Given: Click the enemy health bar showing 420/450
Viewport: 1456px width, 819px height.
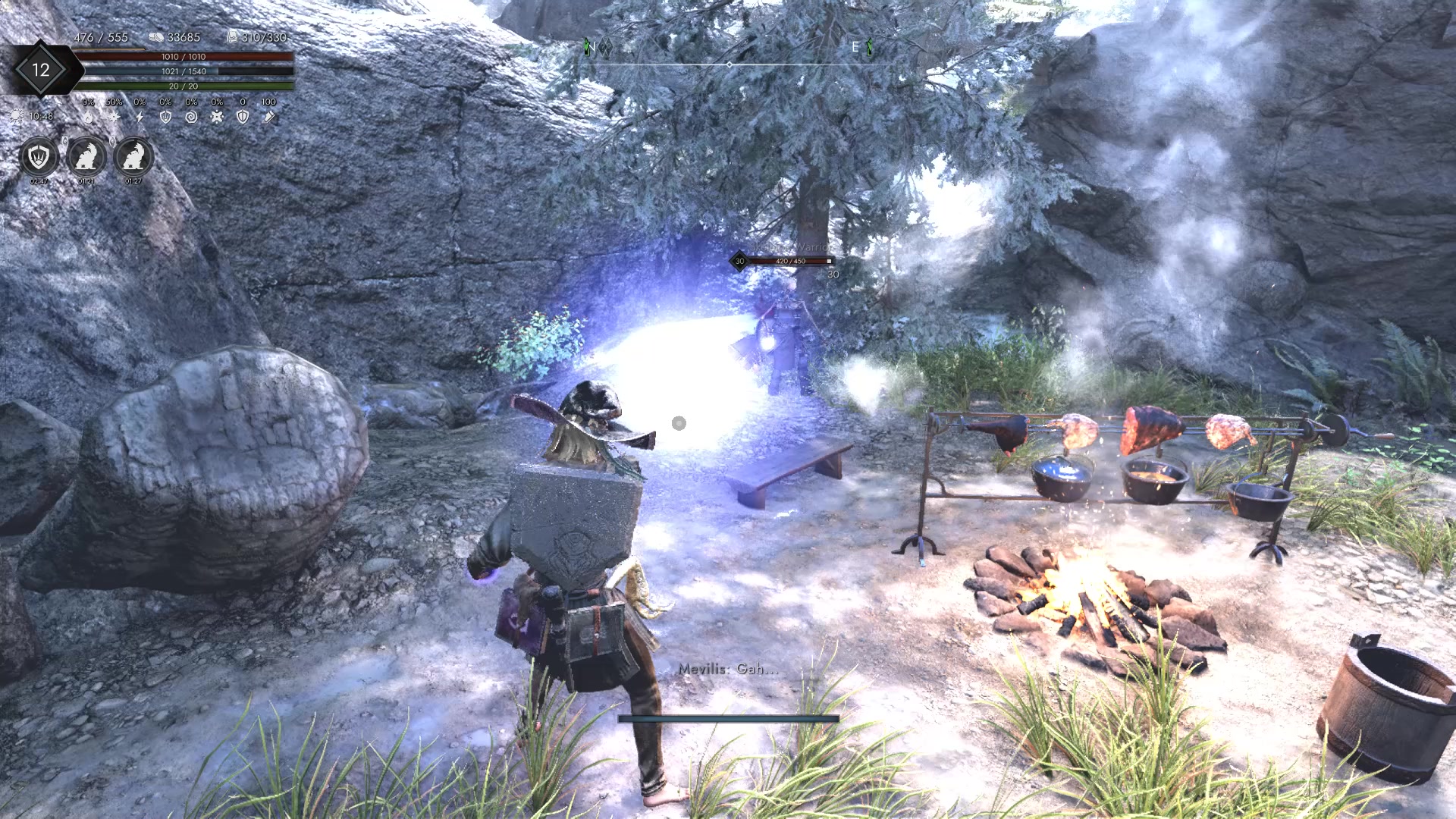Looking at the screenshot, I should pyautogui.click(x=791, y=261).
